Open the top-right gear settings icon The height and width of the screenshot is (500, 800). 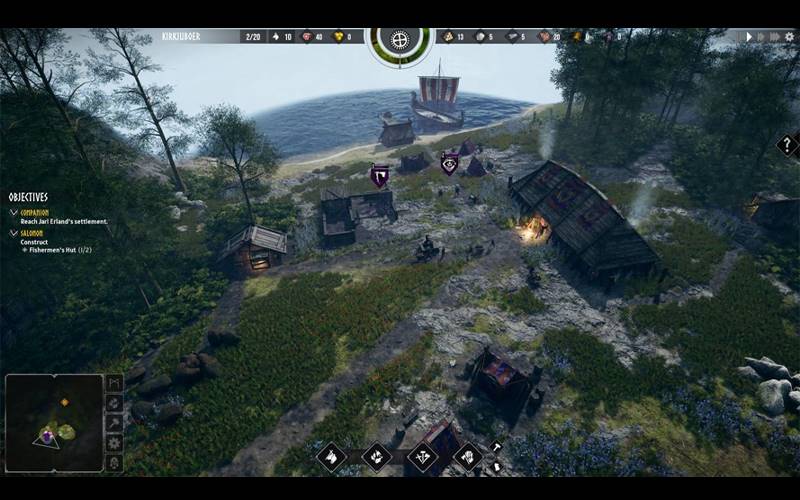tap(787, 37)
